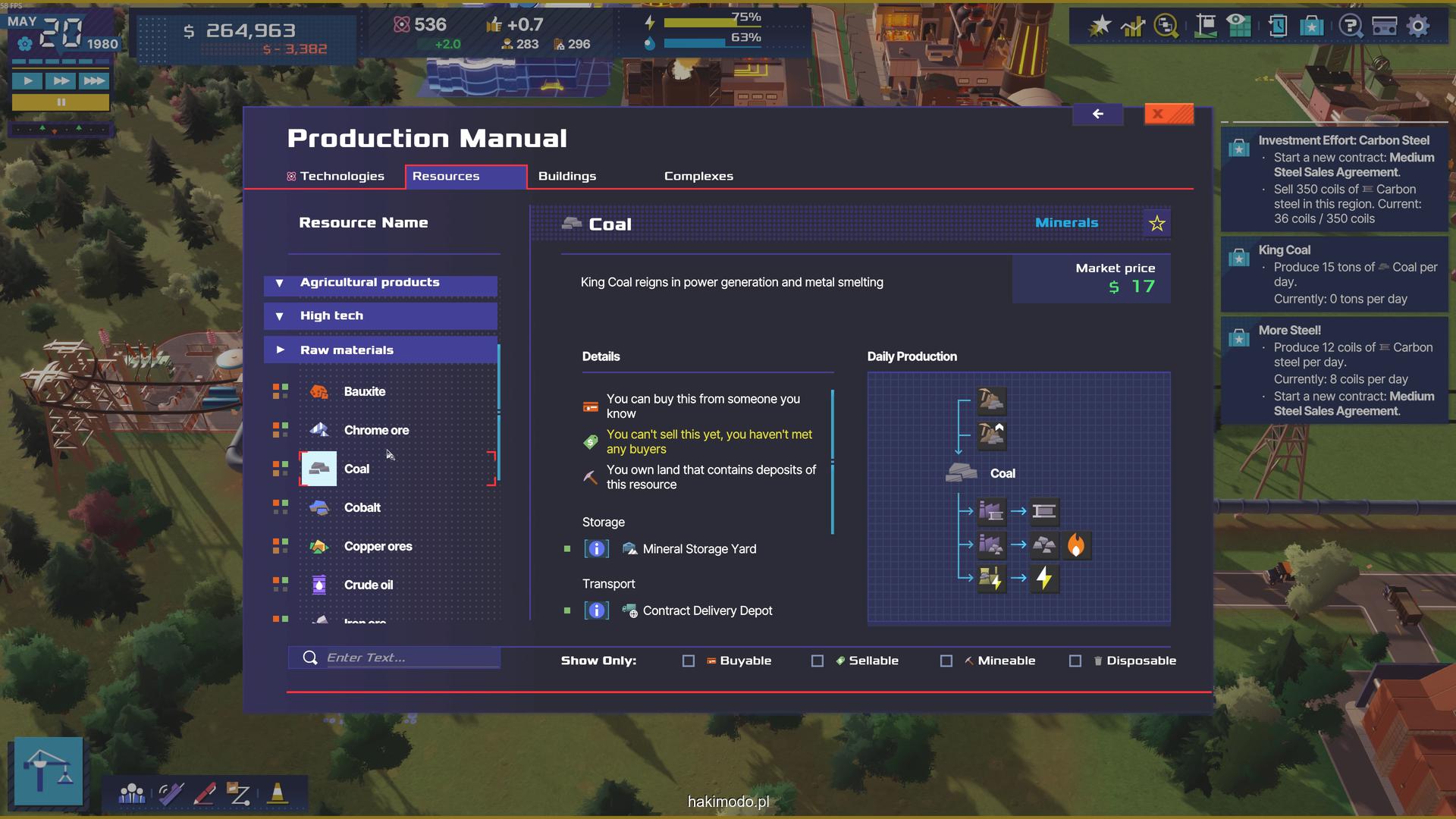Show info for Mineral Storage Yard

pos(597,549)
